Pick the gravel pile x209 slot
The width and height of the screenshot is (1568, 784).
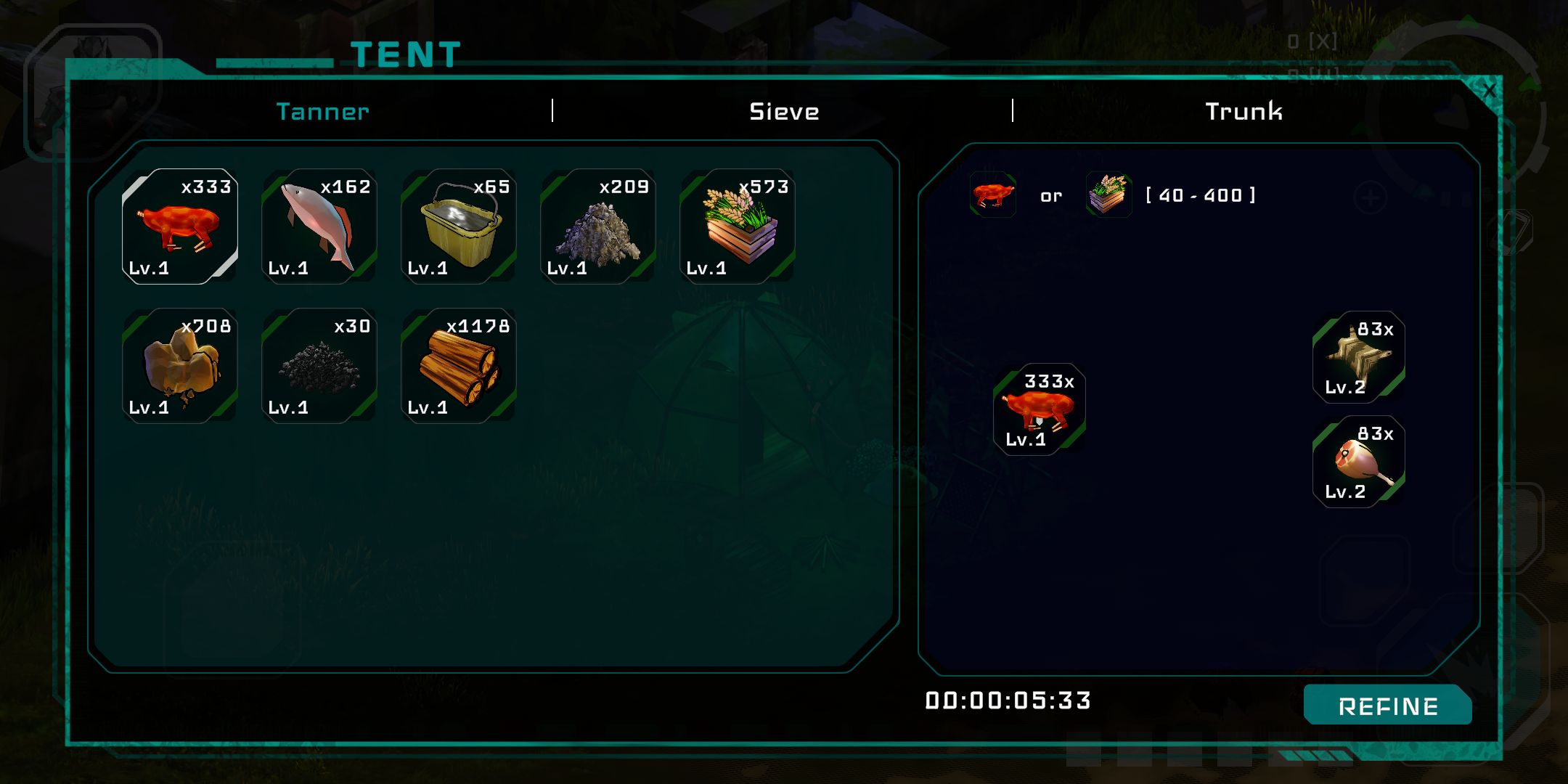597,226
